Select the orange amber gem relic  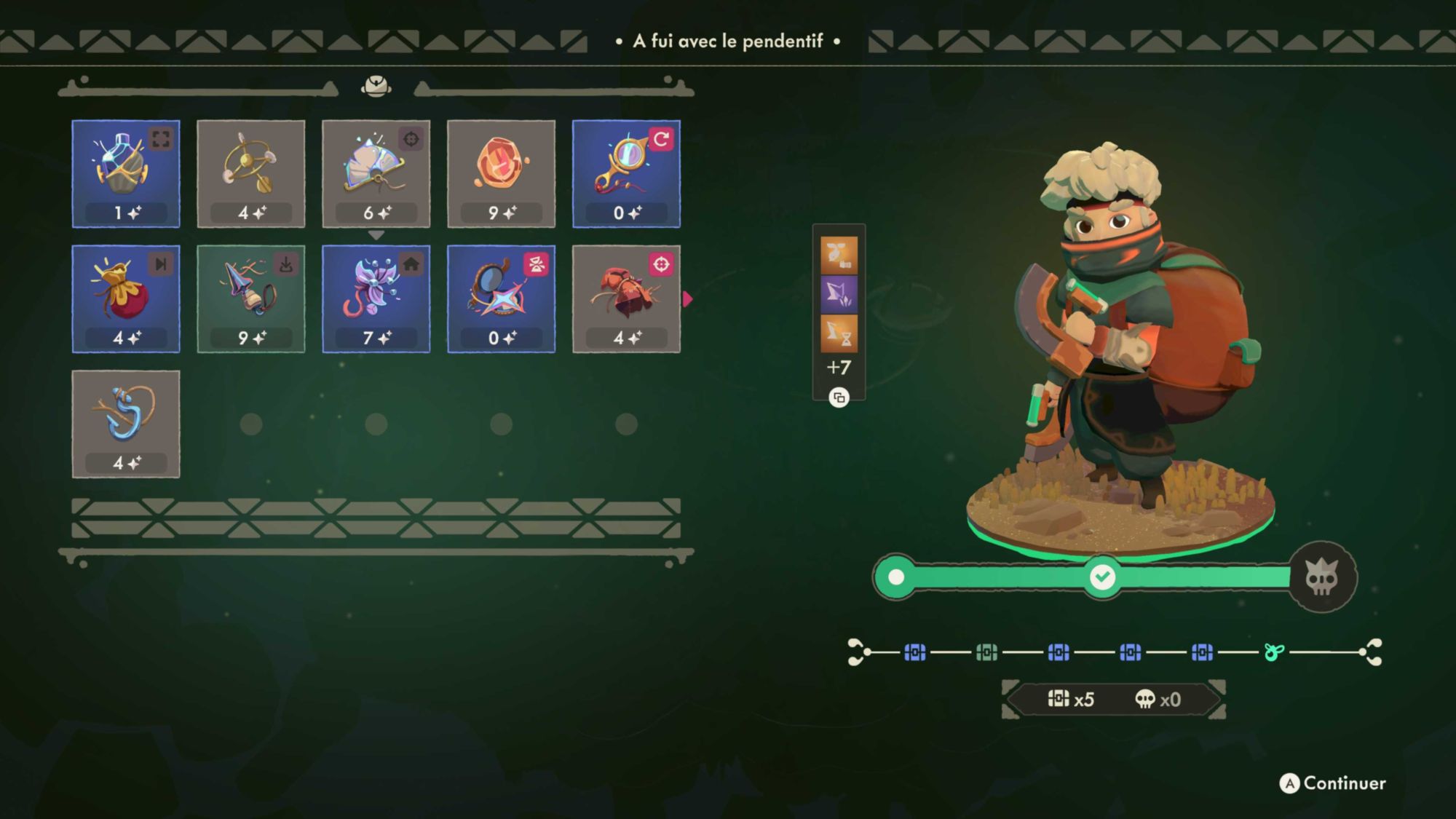click(x=502, y=174)
